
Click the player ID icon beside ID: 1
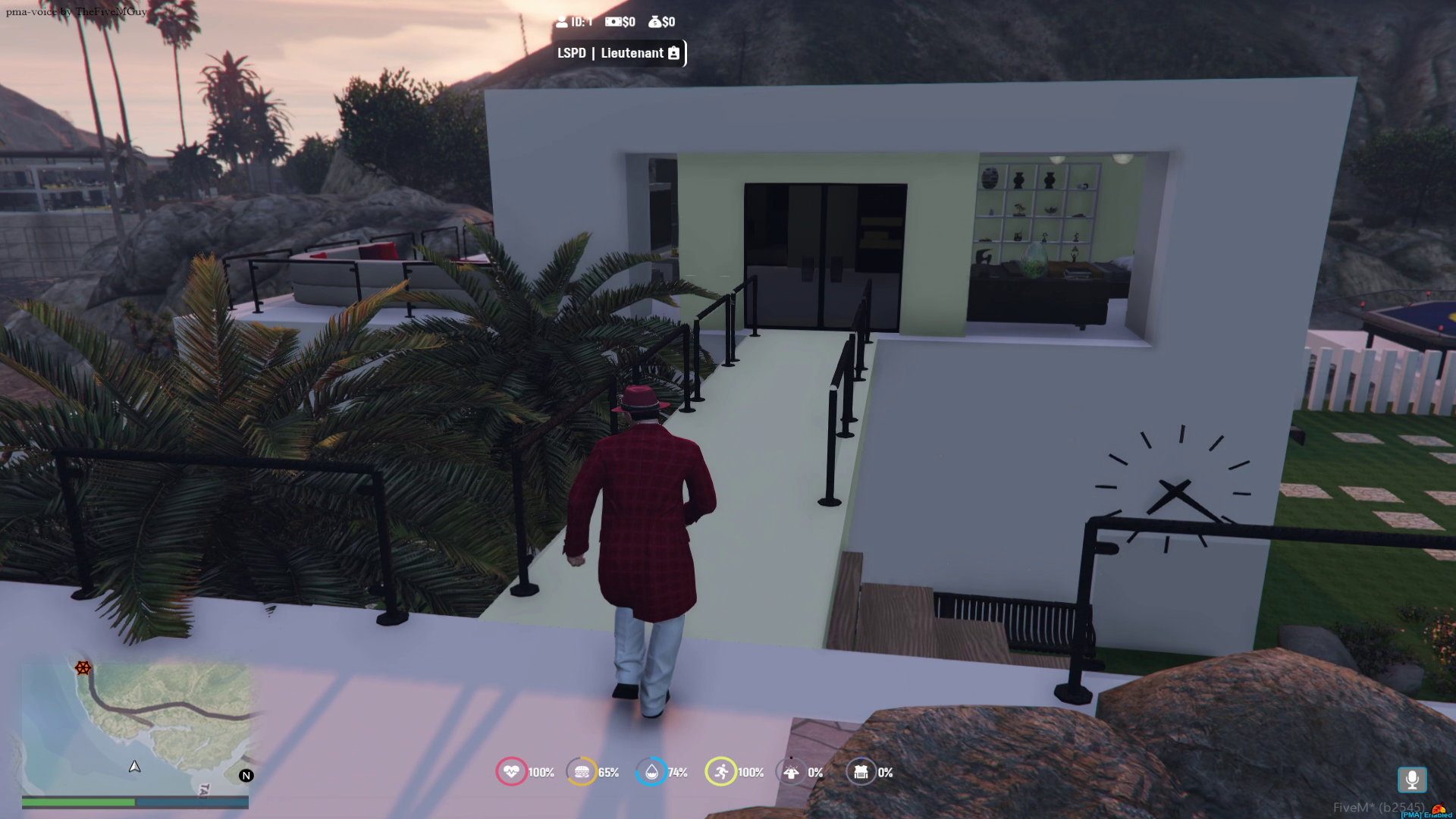(561, 22)
